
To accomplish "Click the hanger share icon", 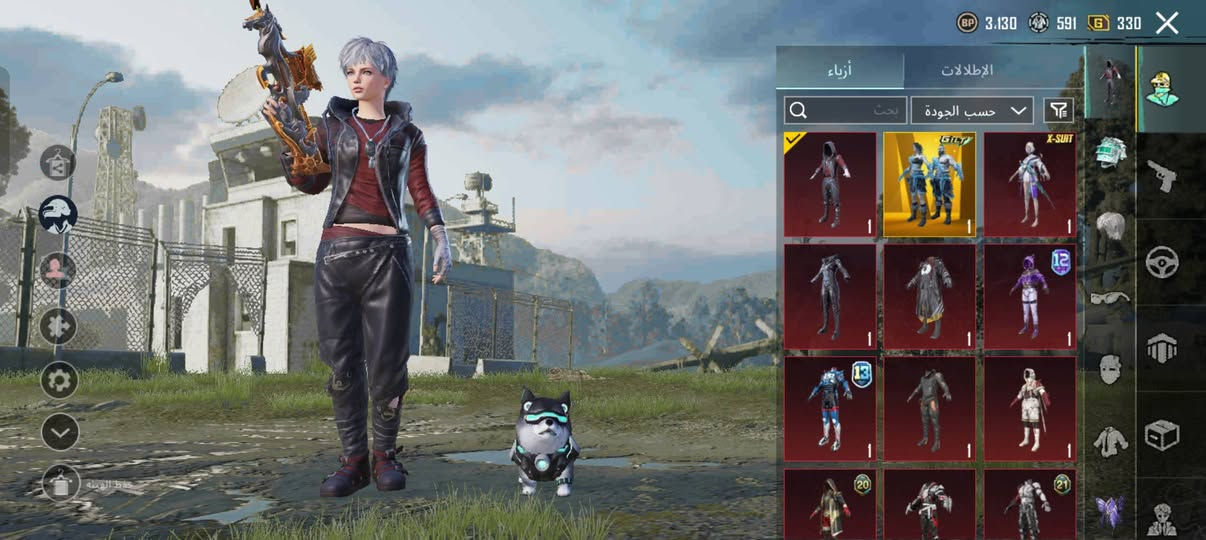I will point(58,162).
